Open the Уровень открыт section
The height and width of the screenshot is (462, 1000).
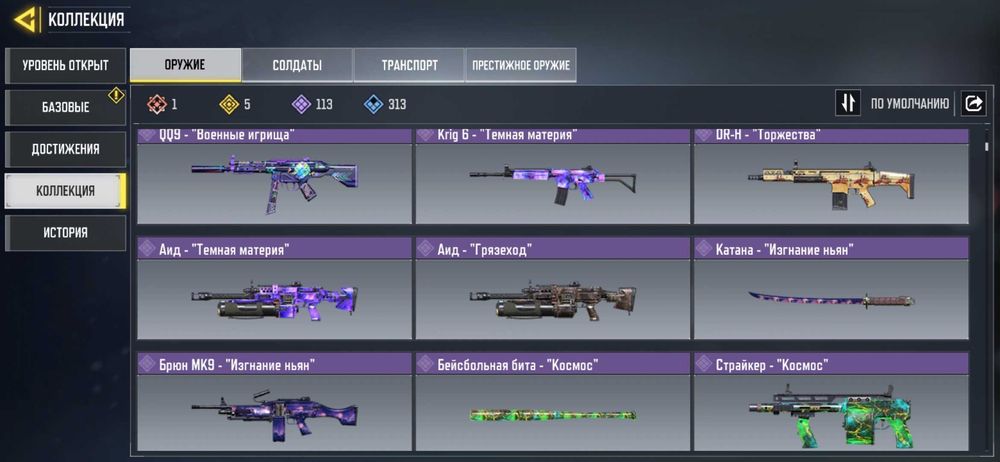pyautogui.click(x=65, y=66)
